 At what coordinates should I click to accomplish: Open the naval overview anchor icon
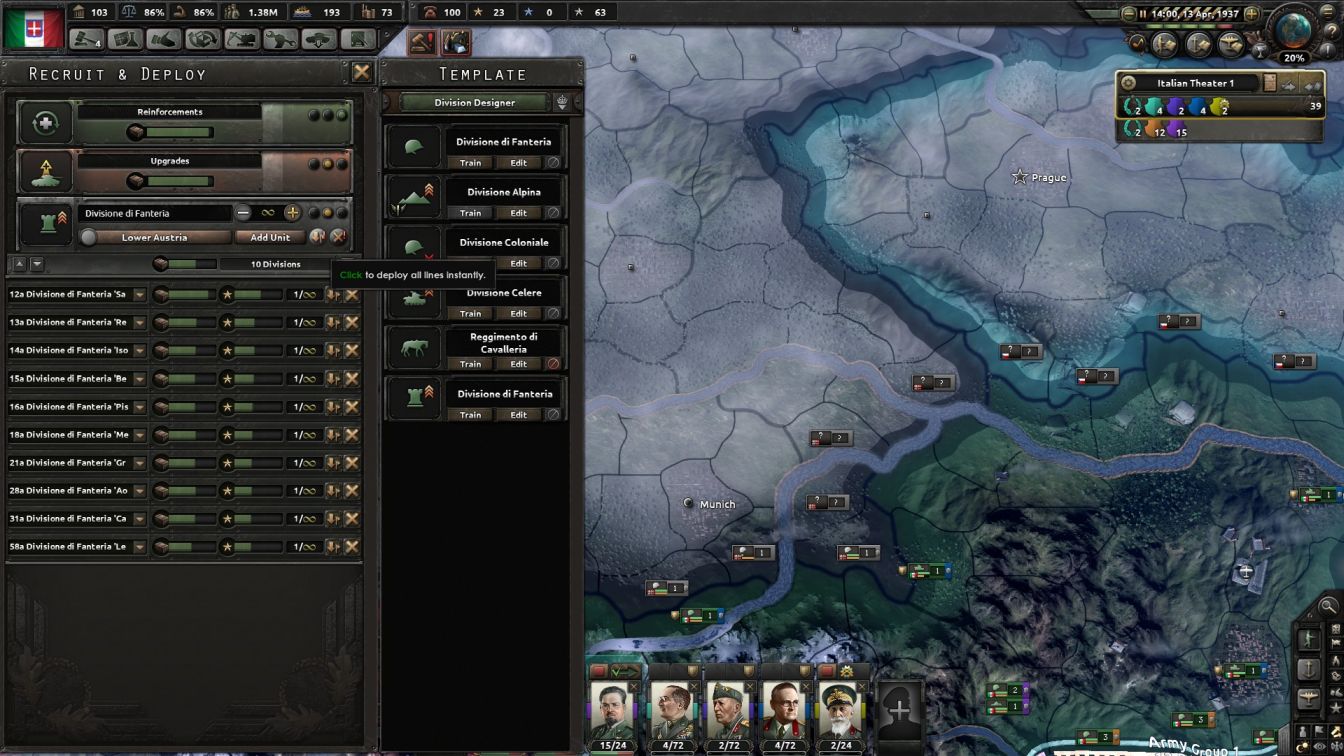click(1197, 45)
